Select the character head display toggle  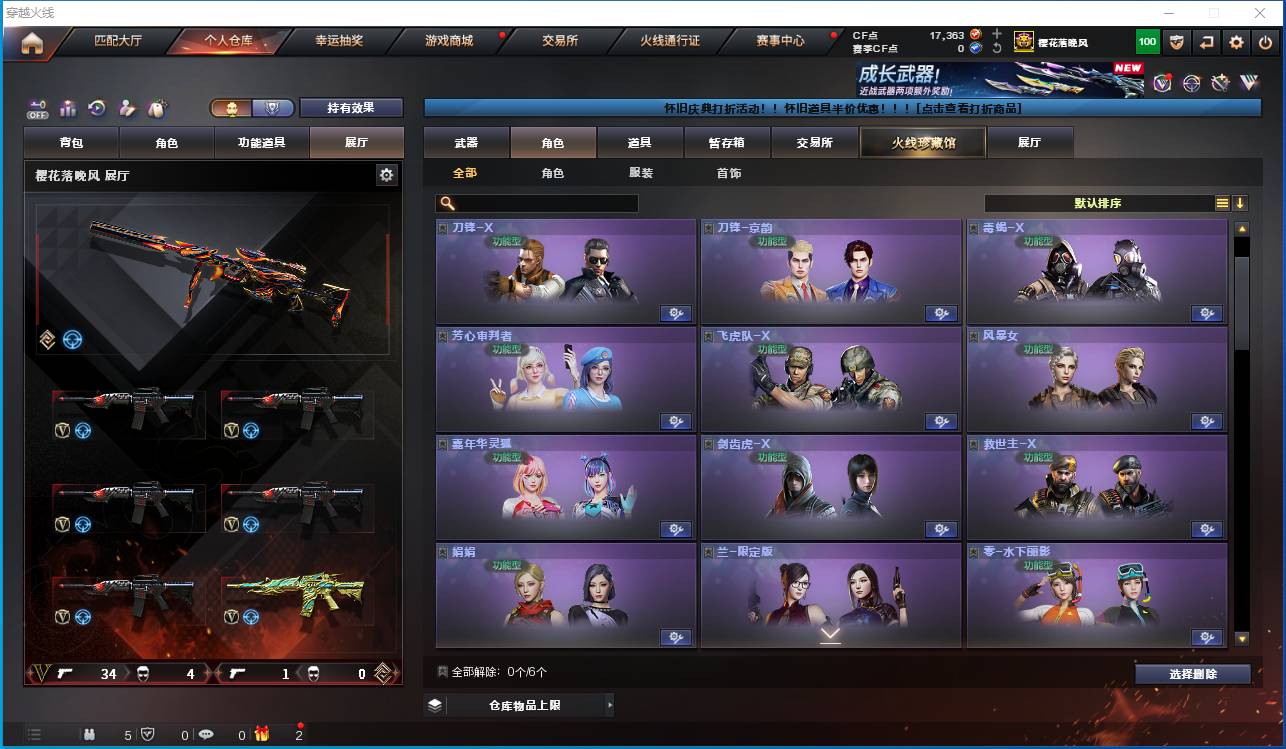pyautogui.click(x=233, y=107)
